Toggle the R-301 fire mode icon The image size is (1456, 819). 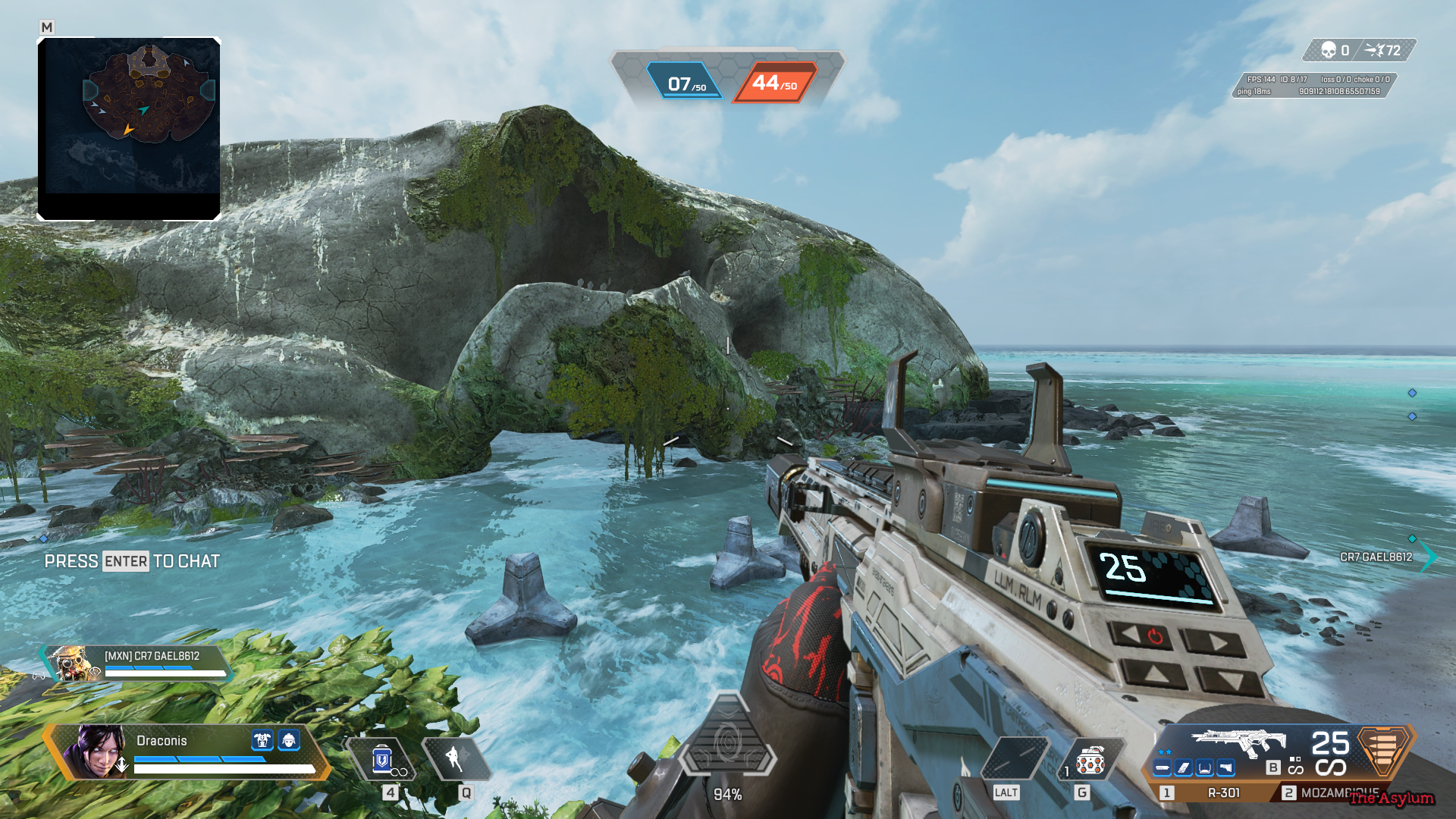pyautogui.click(x=1294, y=764)
